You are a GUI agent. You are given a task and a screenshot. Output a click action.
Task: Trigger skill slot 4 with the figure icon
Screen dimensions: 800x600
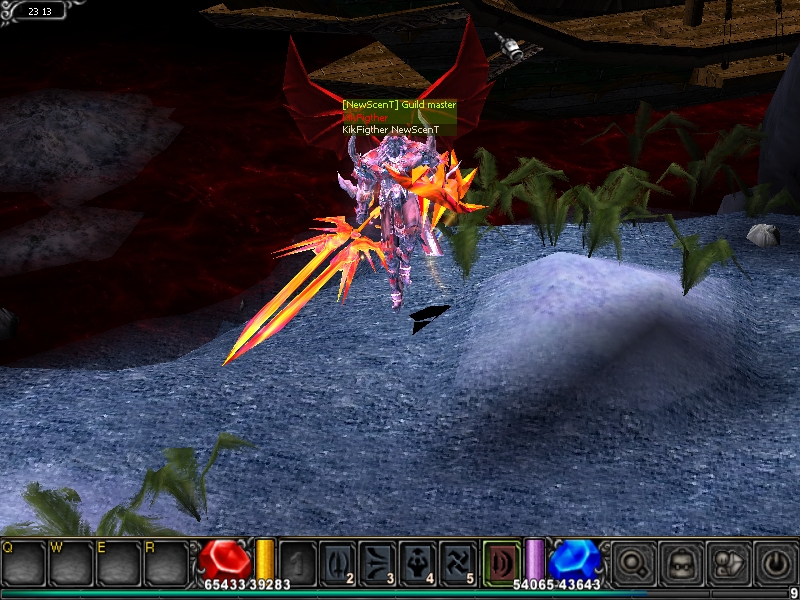(x=418, y=562)
